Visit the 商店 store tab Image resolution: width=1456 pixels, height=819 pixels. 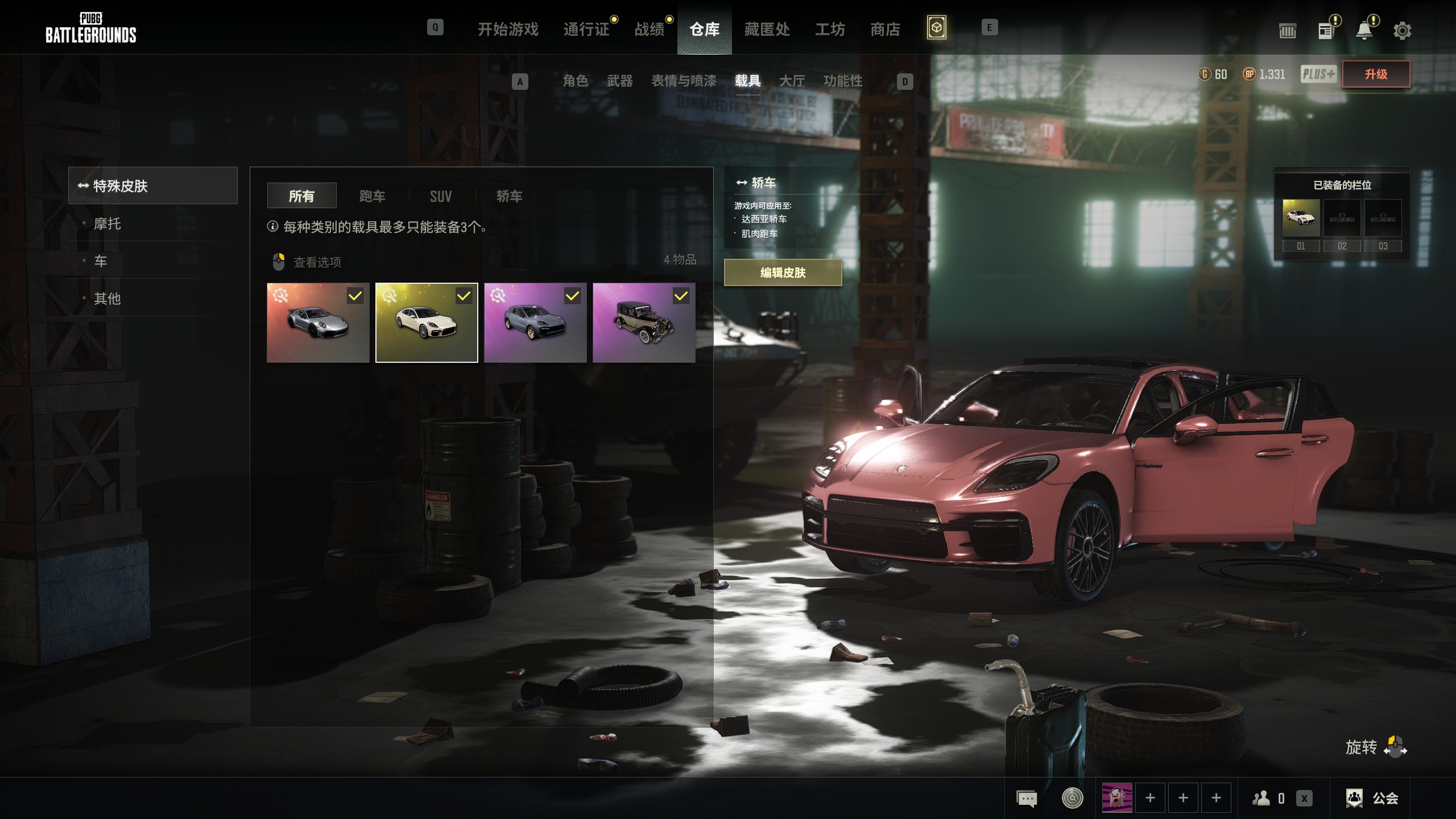pos(885,29)
